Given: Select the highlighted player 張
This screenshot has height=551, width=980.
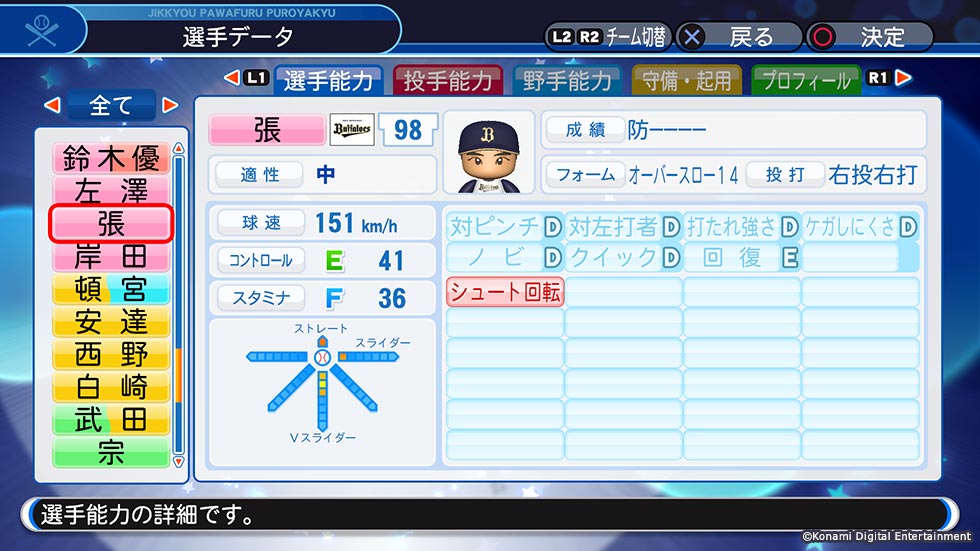Looking at the screenshot, I should pos(111,223).
